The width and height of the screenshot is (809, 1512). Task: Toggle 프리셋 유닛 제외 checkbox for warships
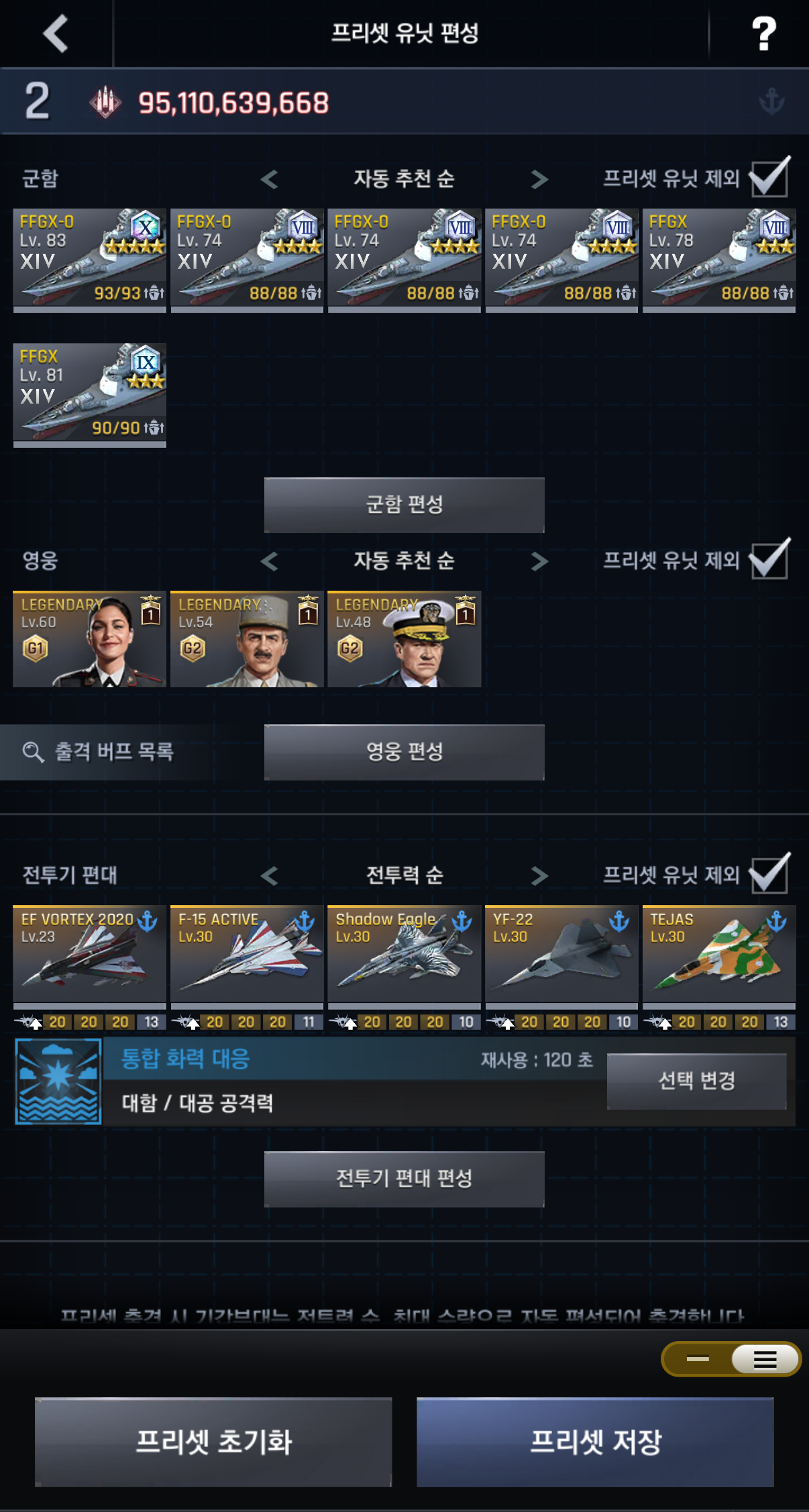tap(769, 178)
